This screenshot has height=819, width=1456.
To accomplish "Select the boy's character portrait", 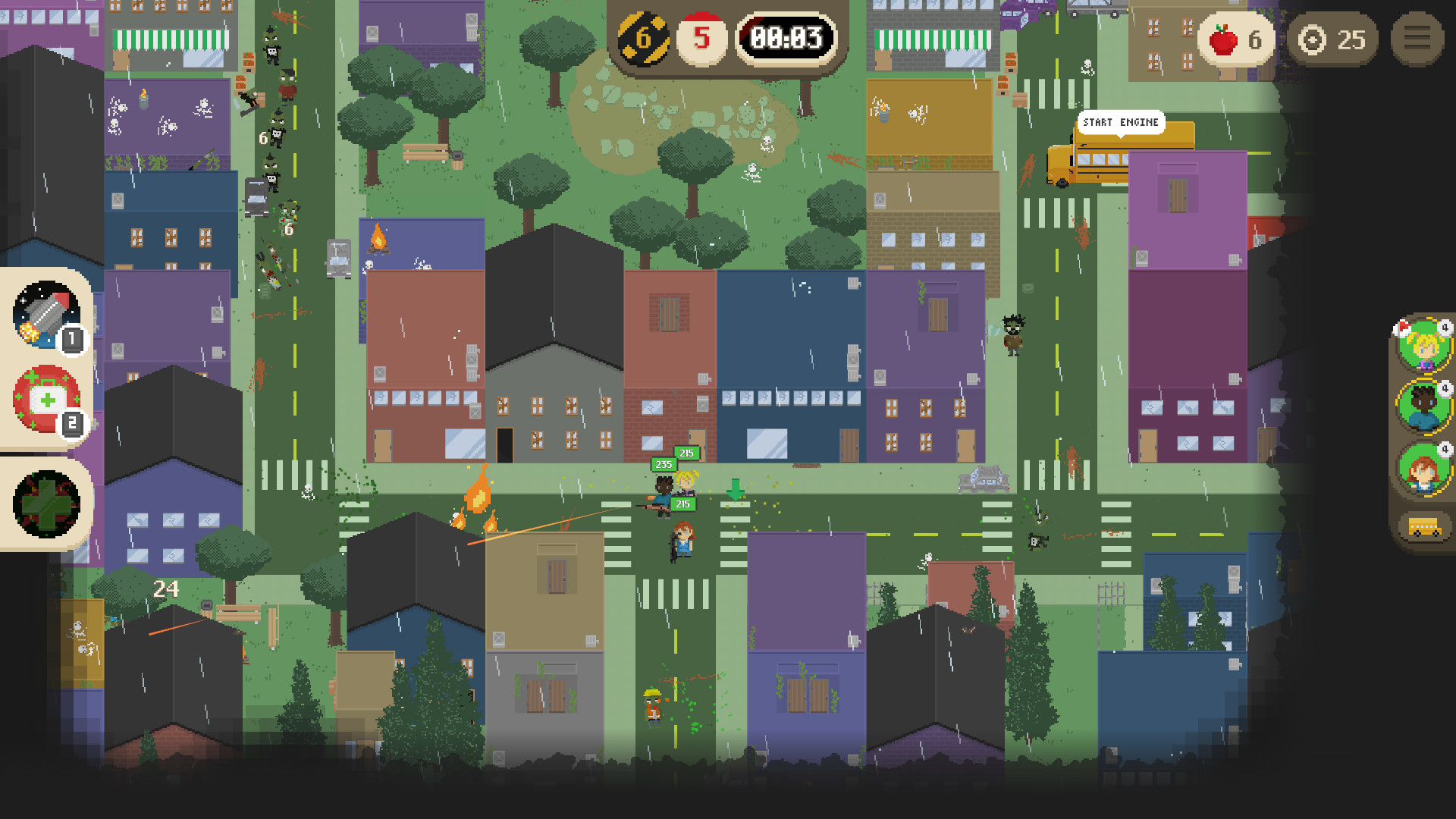I will click(1423, 408).
